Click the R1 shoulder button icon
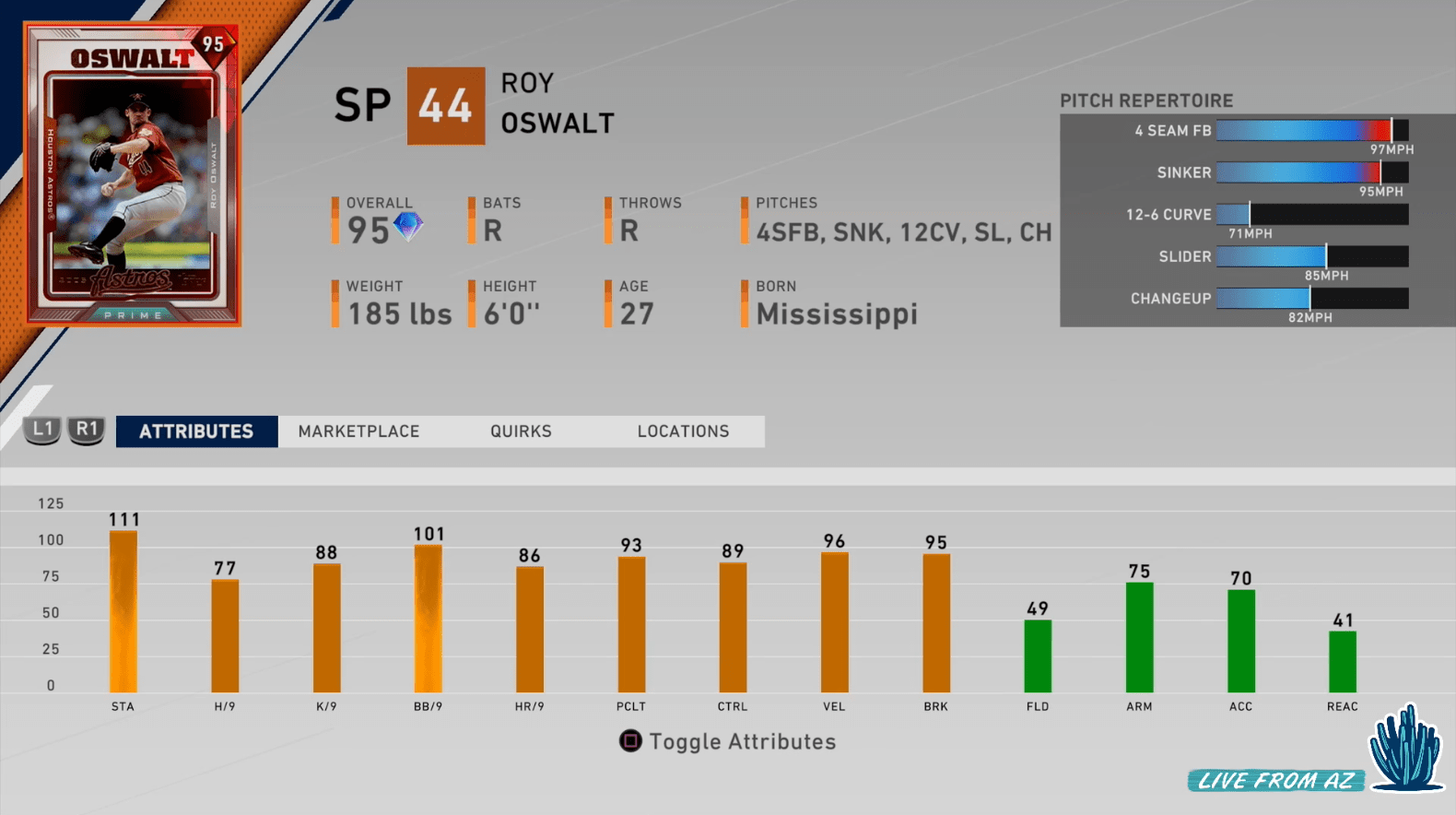This screenshot has width=1456, height=815. [86, 431]
